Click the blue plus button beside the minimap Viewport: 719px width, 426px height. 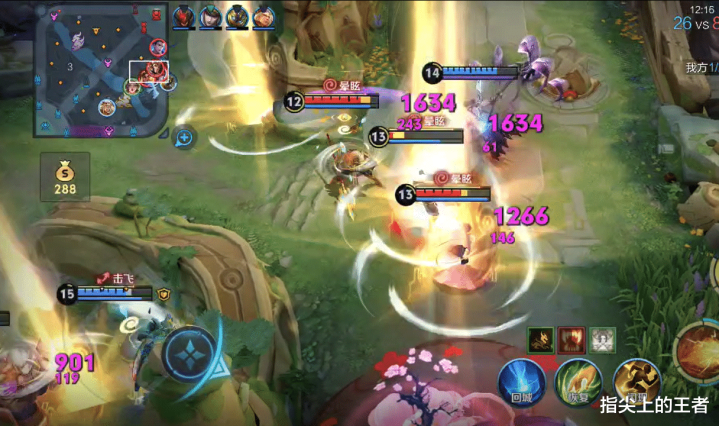[x=185, y=137]
